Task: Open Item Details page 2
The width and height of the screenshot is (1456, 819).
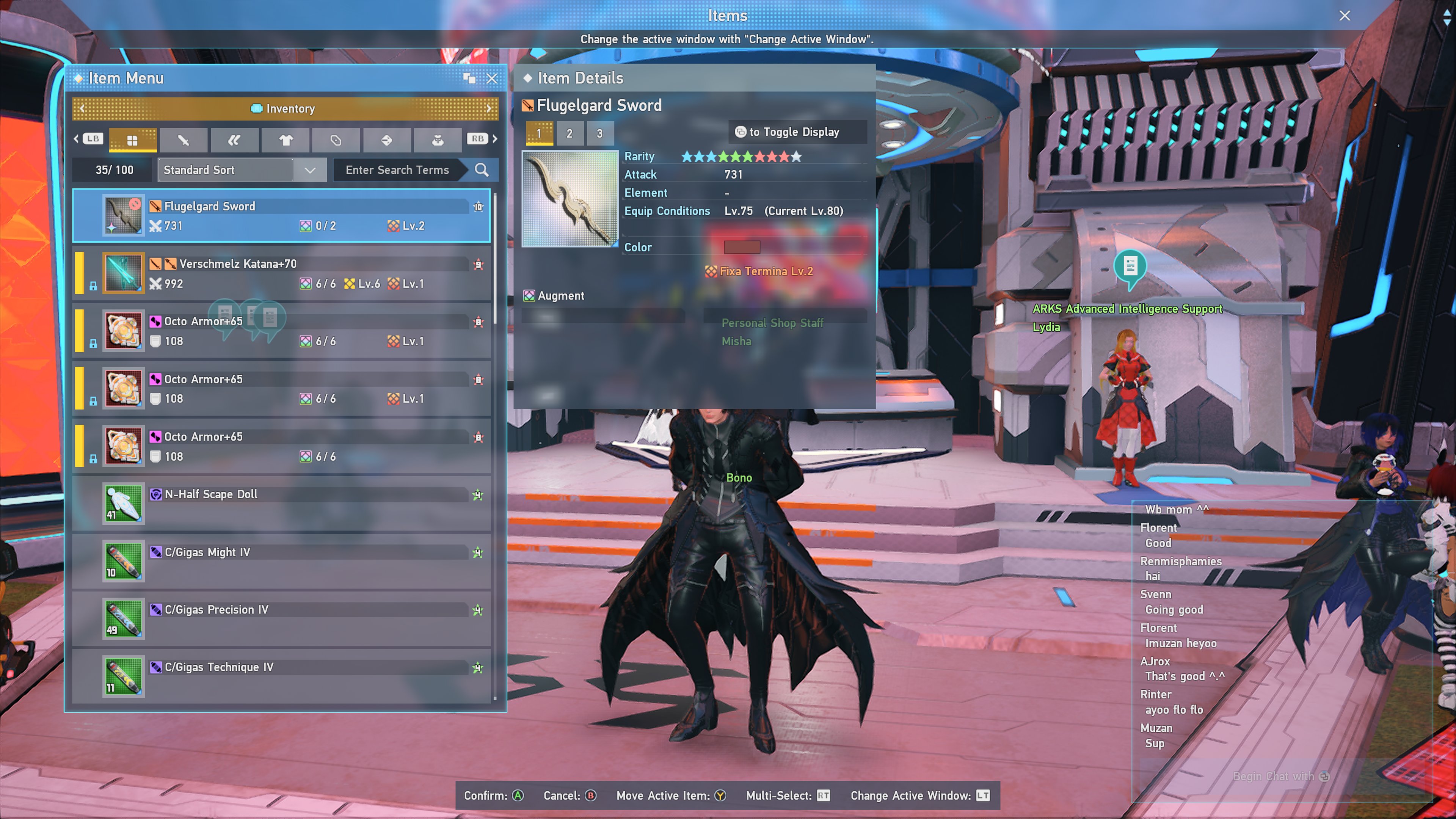Action: click(x=569, y=134)
